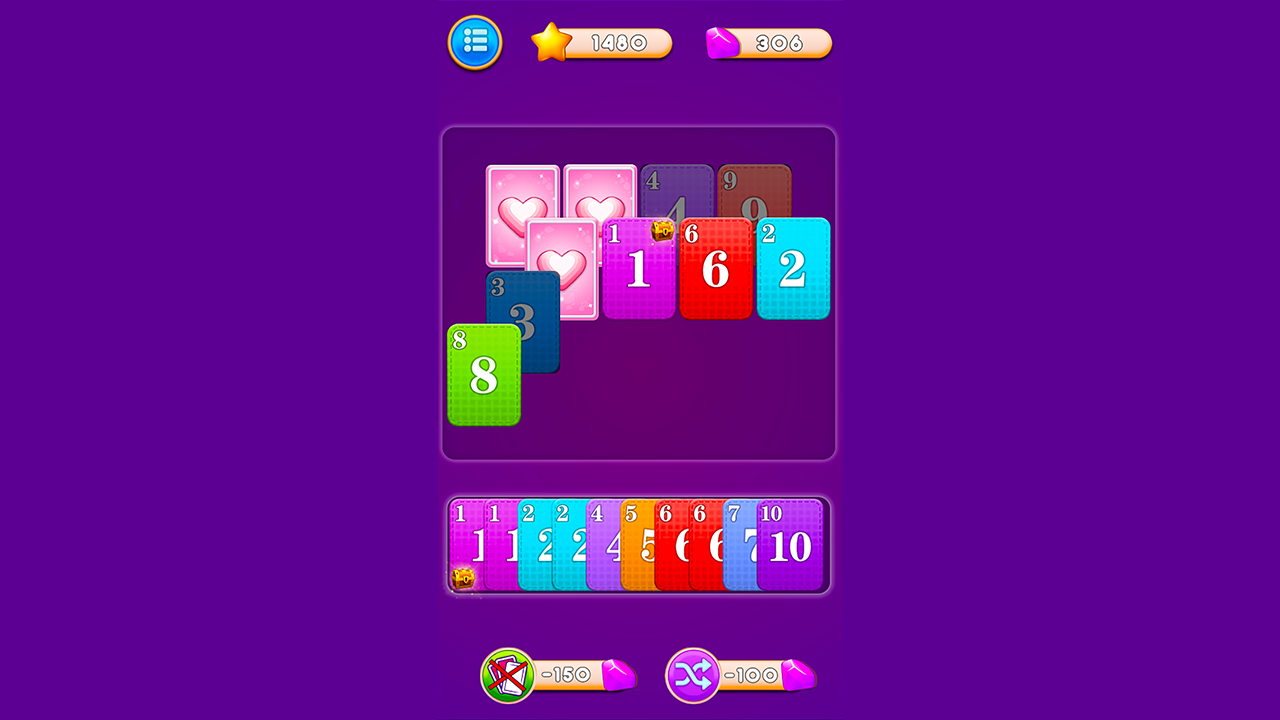Click the pink gem currency icon

coord(722,41)
